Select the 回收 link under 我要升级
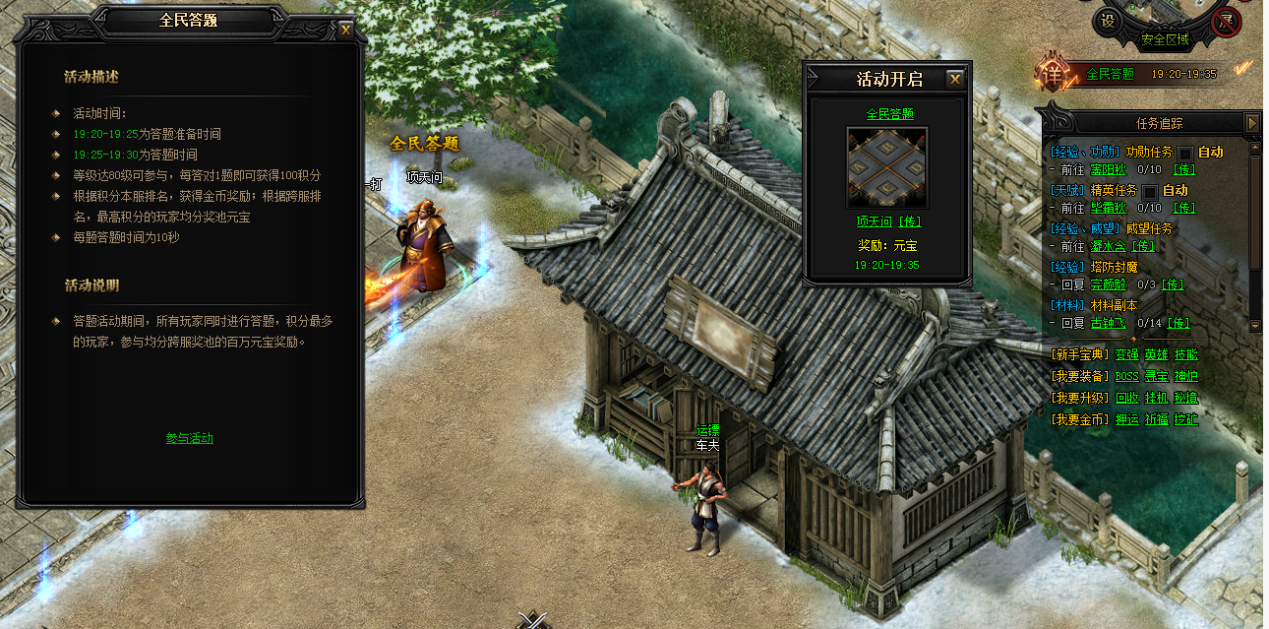Viewport: 1269px width, 629px height. (x=1127, y=398)
